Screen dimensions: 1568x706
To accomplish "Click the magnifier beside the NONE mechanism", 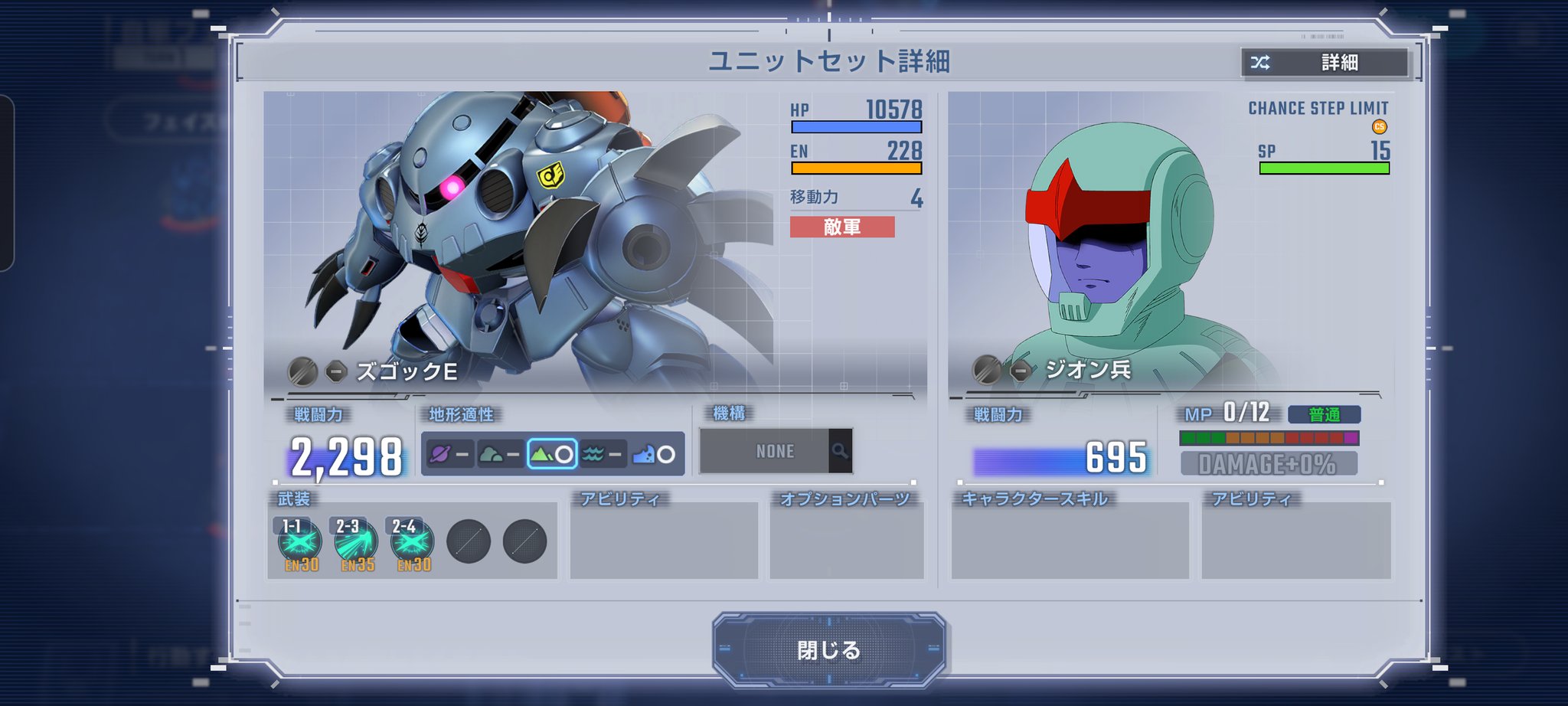I will click(840, 451).
